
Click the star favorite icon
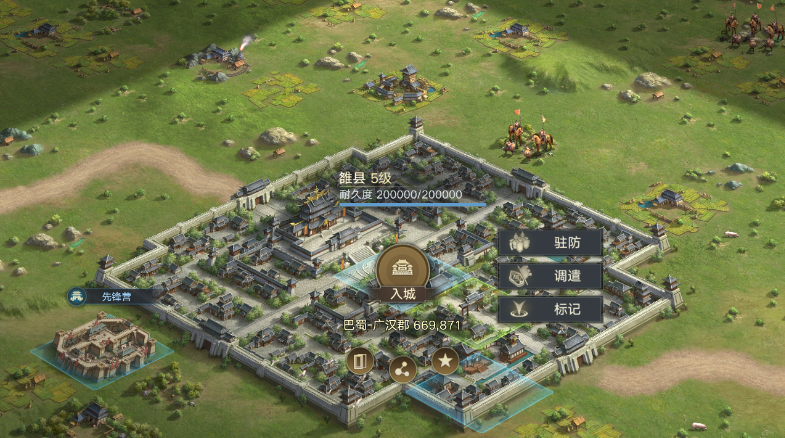click(445, 363)
